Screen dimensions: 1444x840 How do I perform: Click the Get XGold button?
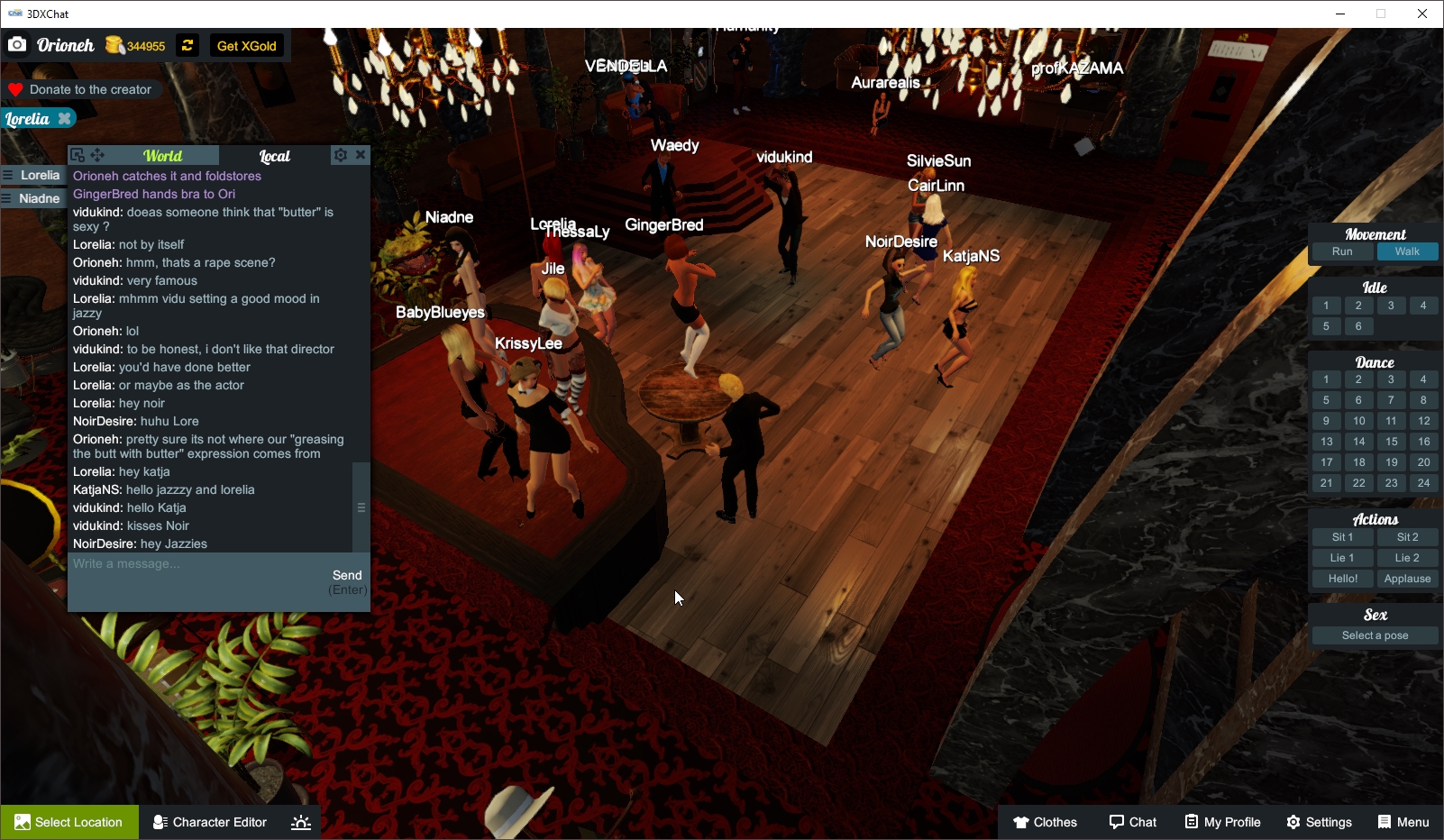246,45
